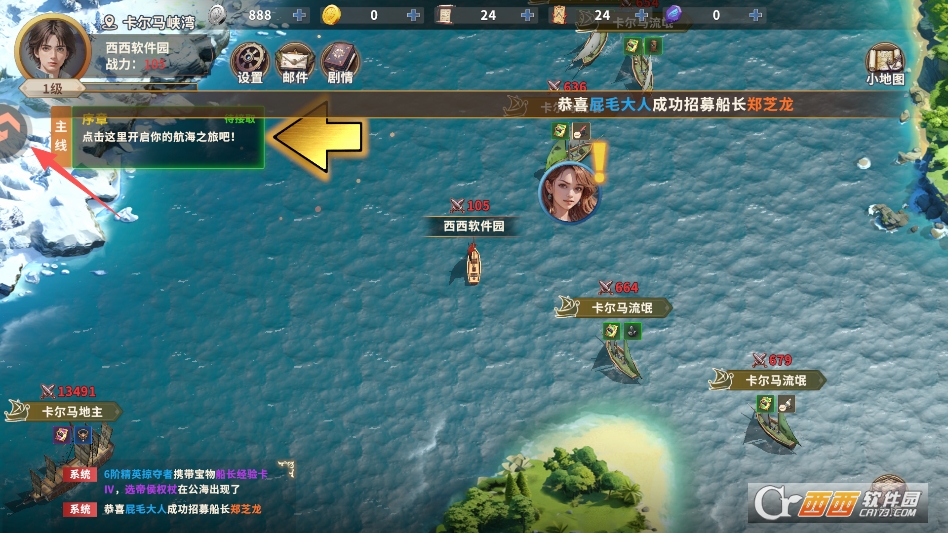Add more purple gems with plus button
This screenshot has width=948, height=533.
755,15
